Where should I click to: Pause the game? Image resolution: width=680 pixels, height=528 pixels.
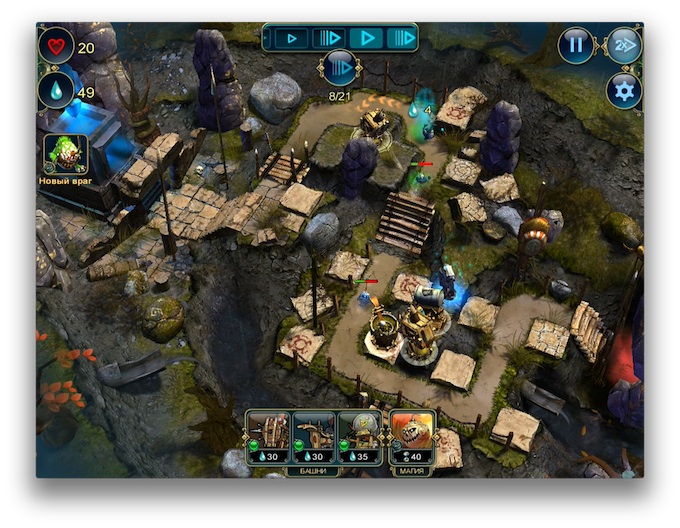click(576, 46)
